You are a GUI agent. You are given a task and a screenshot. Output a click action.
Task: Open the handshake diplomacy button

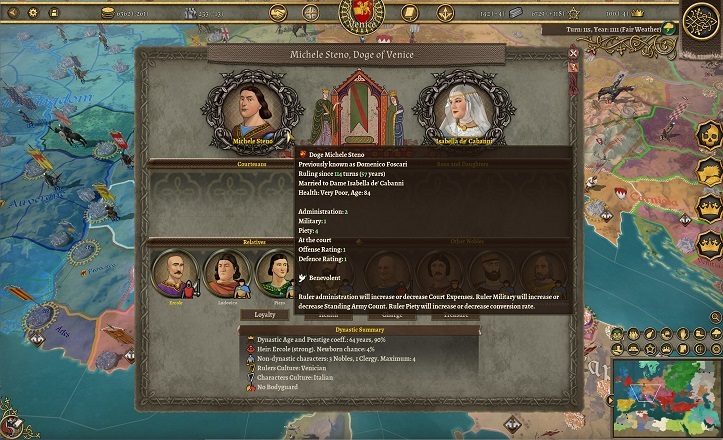(281, 13)
